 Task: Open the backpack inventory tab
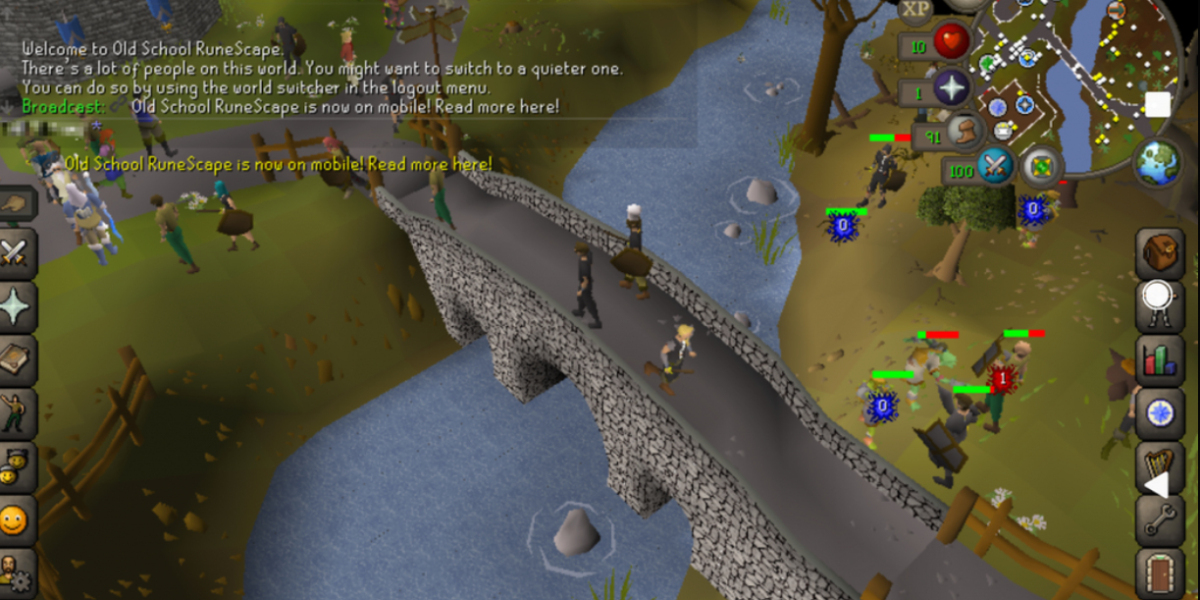[1160, 251]
